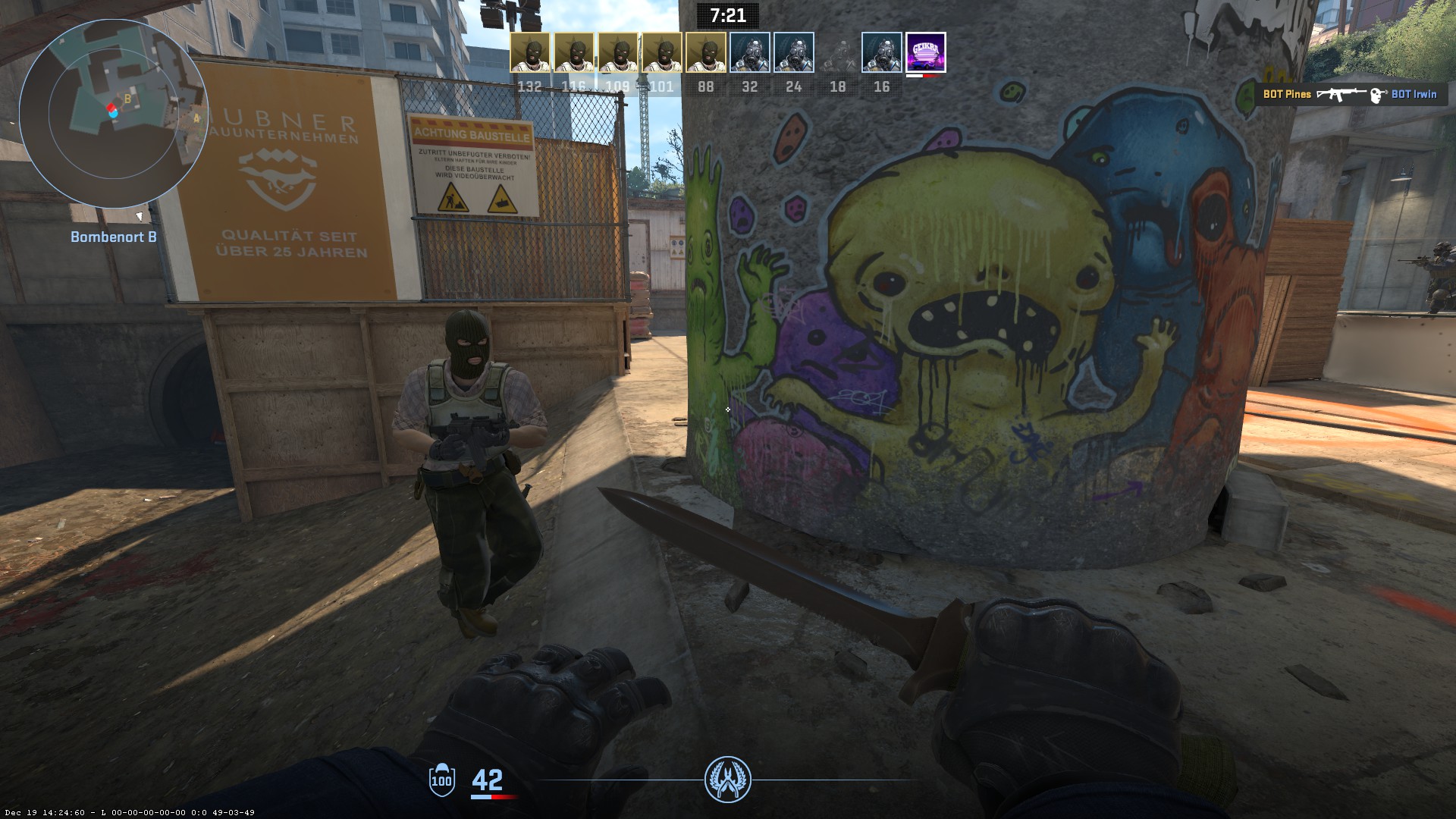
Task: Click the CT avatar showing 24 health
Action: click(x=792, y=52)
